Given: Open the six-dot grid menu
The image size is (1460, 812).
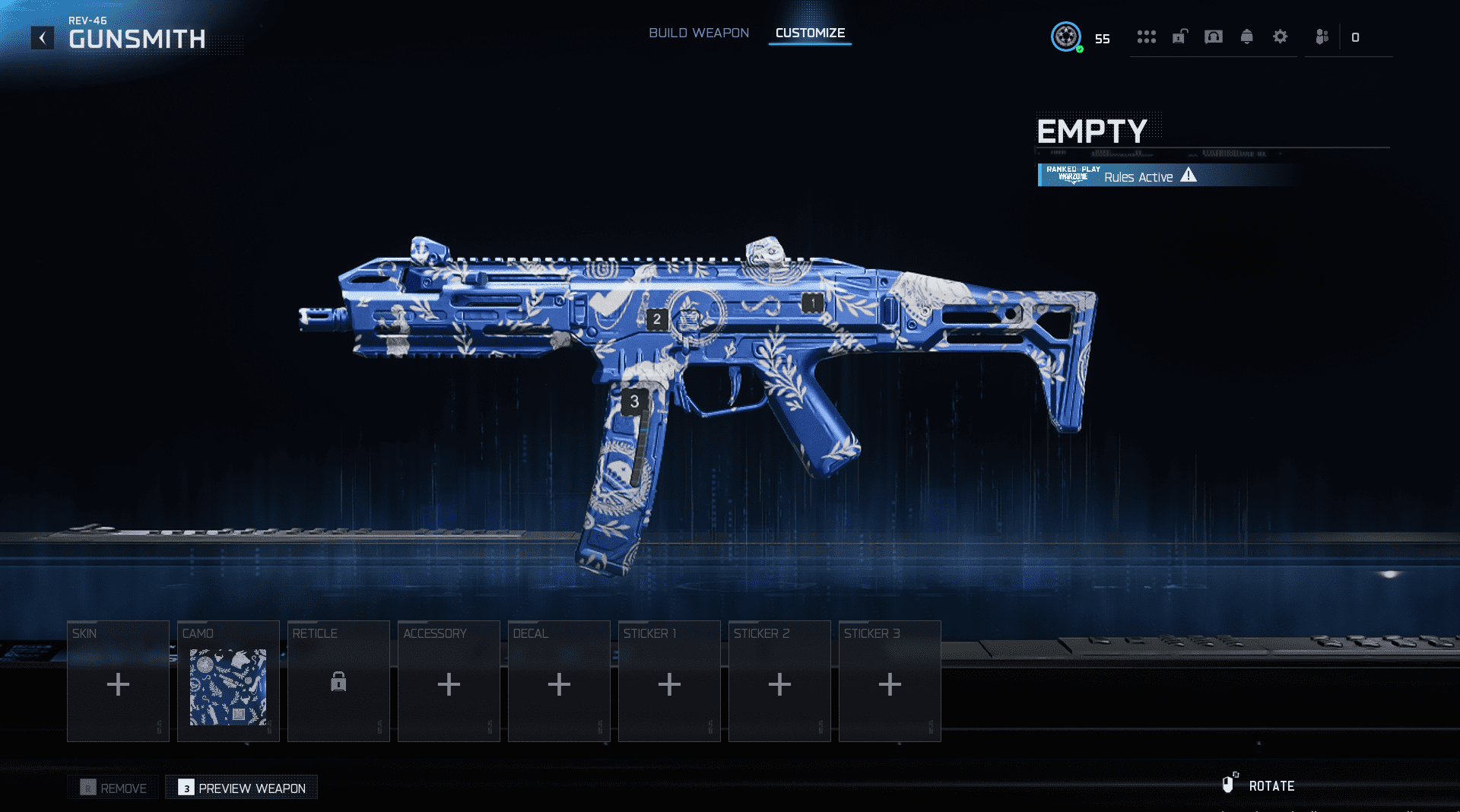Looking at the screenshot, I should [1146, 36].
